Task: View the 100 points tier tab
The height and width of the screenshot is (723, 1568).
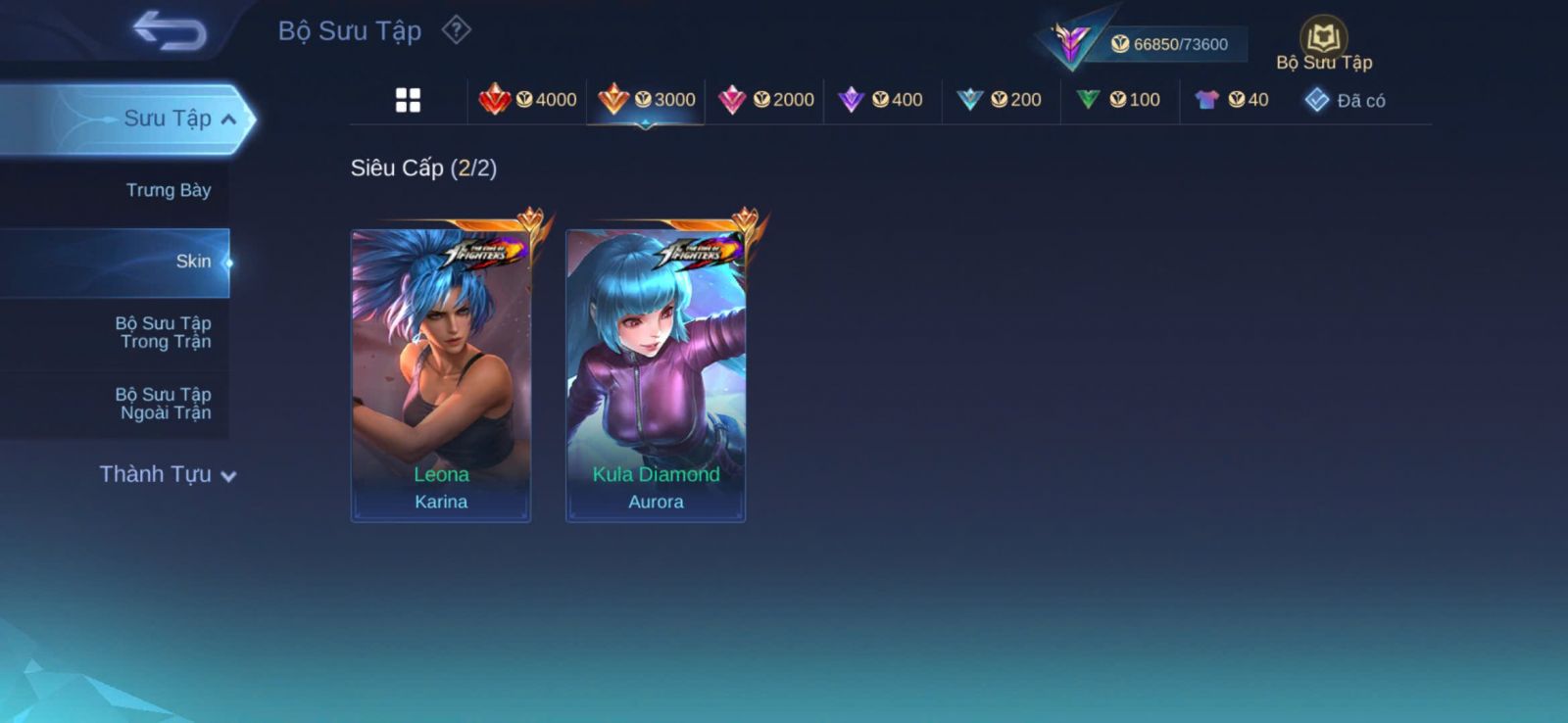Action: point(1119,100)
